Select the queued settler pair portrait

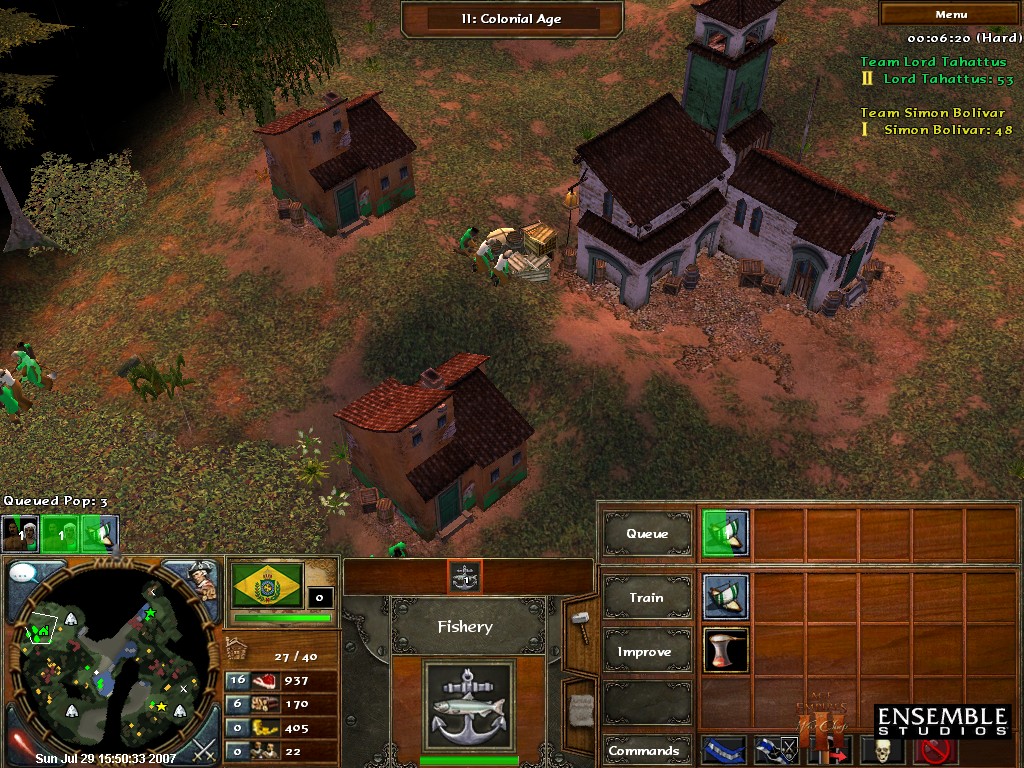click(x=20, y=534)
